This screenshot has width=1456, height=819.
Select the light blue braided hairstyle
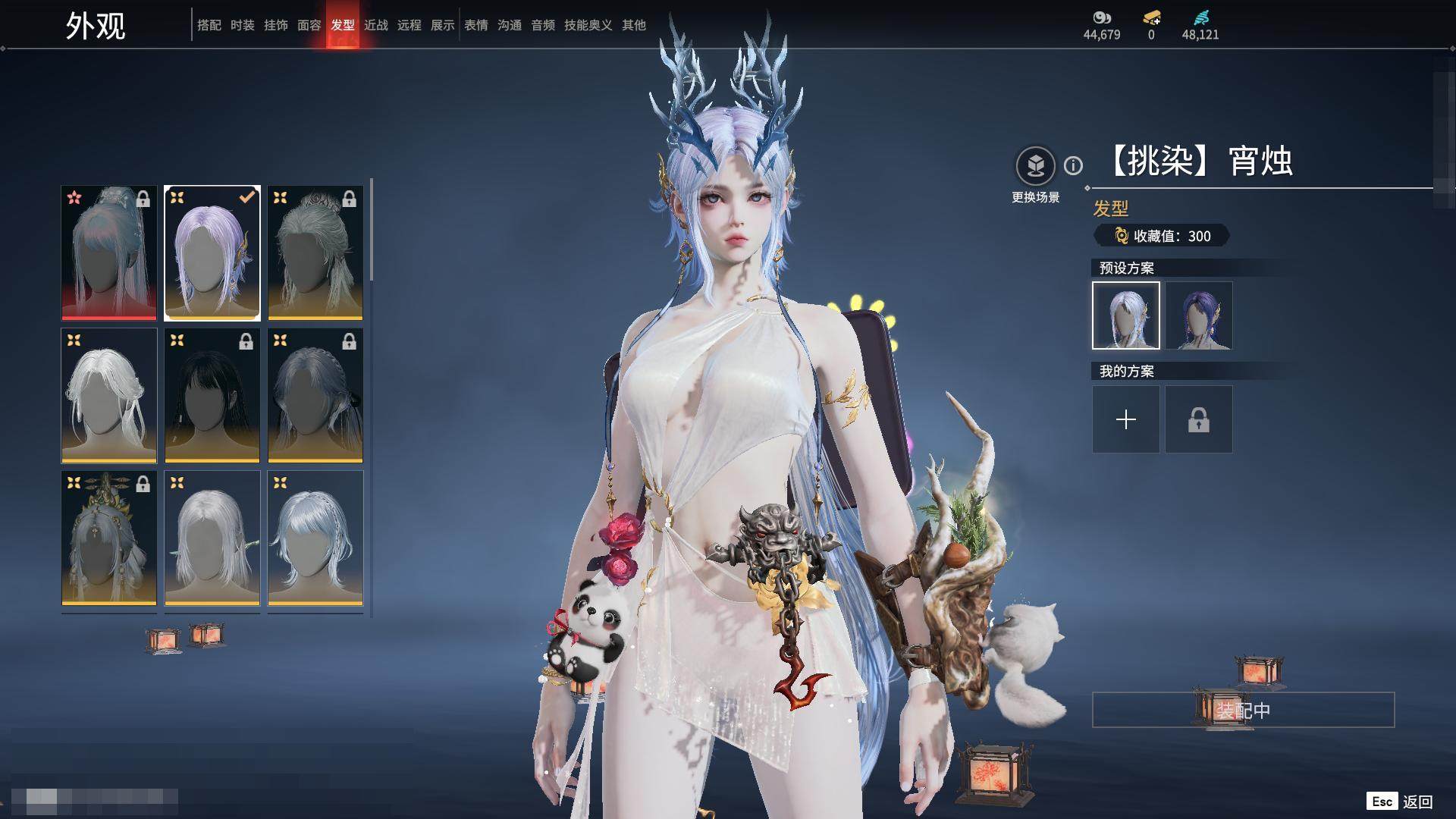coord(315,538)
